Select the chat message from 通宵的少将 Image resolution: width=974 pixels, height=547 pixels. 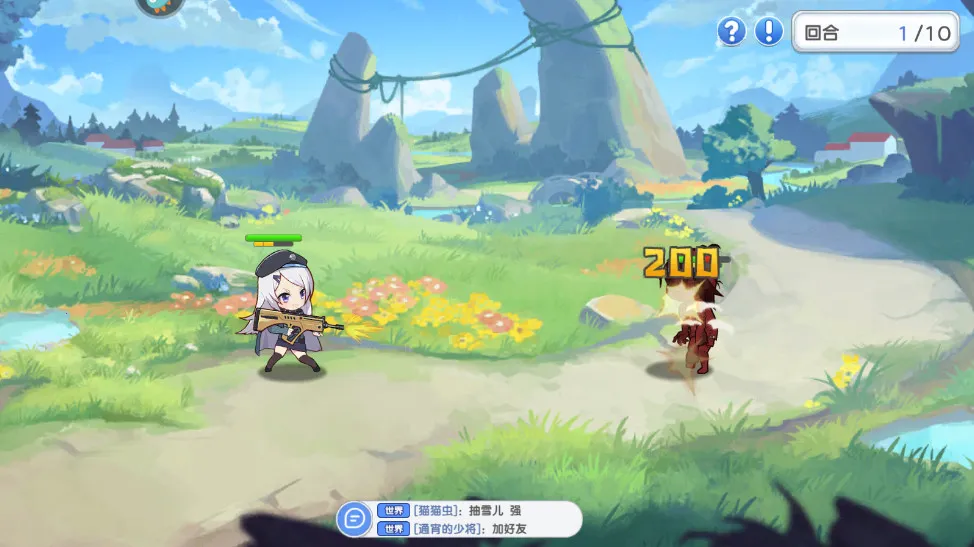tap(468, 528)
